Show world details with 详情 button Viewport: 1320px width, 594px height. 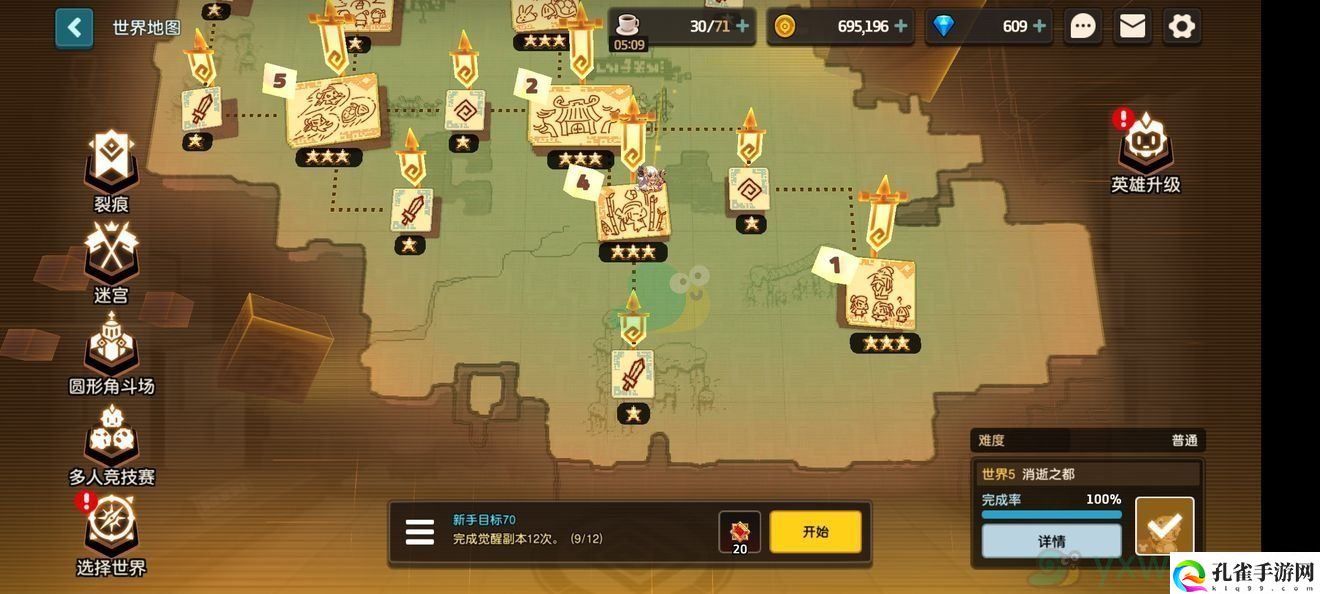[1051, 541]
